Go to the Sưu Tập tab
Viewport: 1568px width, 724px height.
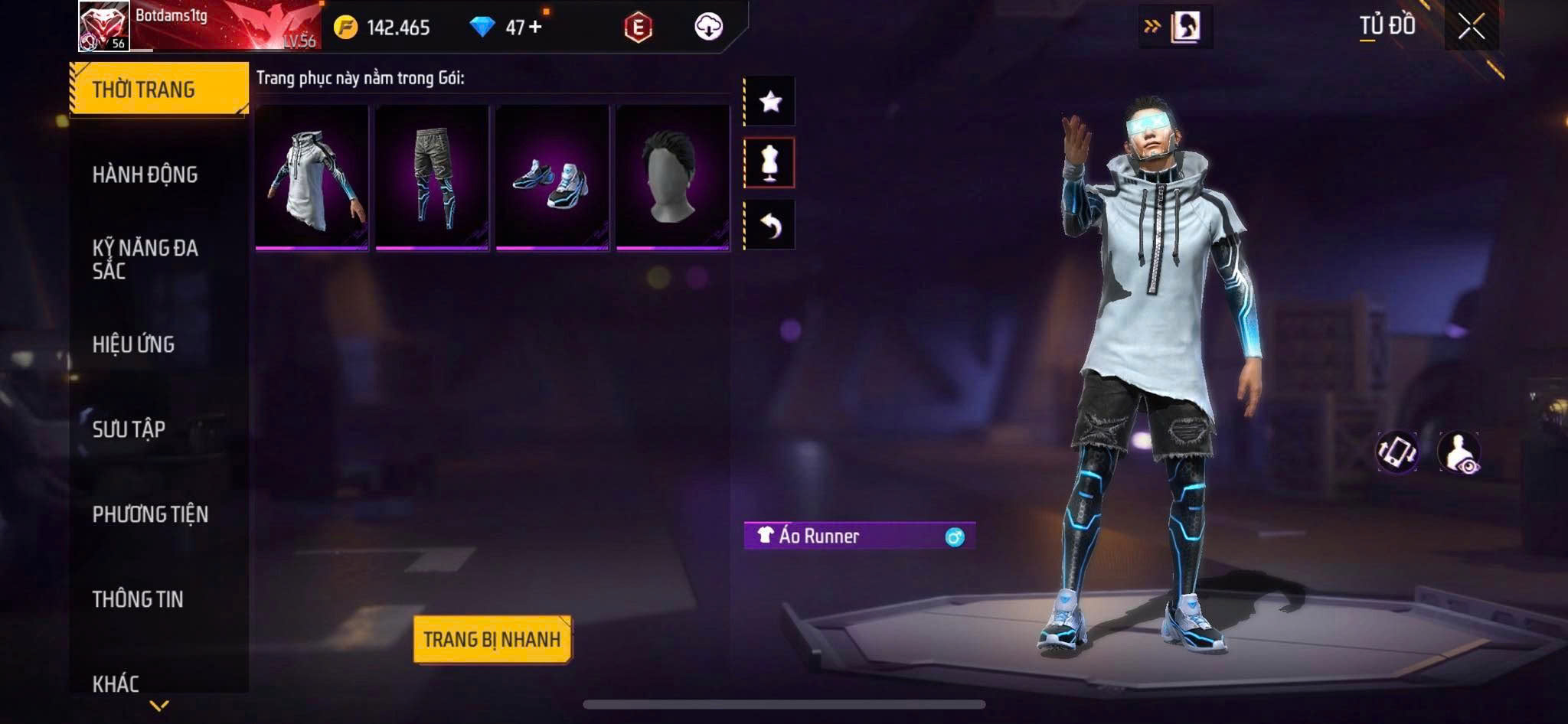click(x=129, y=429)
